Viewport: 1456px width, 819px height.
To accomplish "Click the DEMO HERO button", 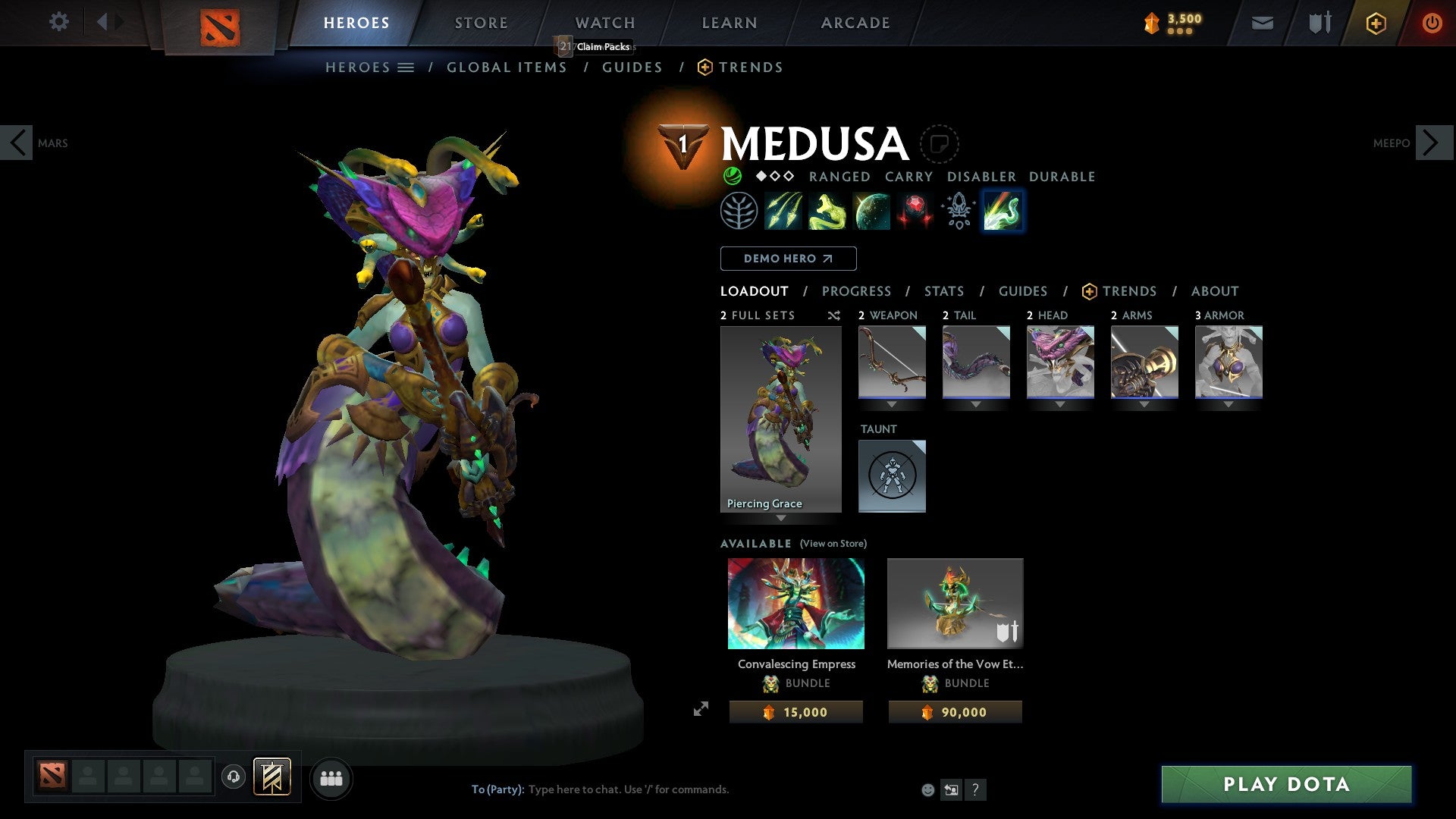I will (787, 258).
